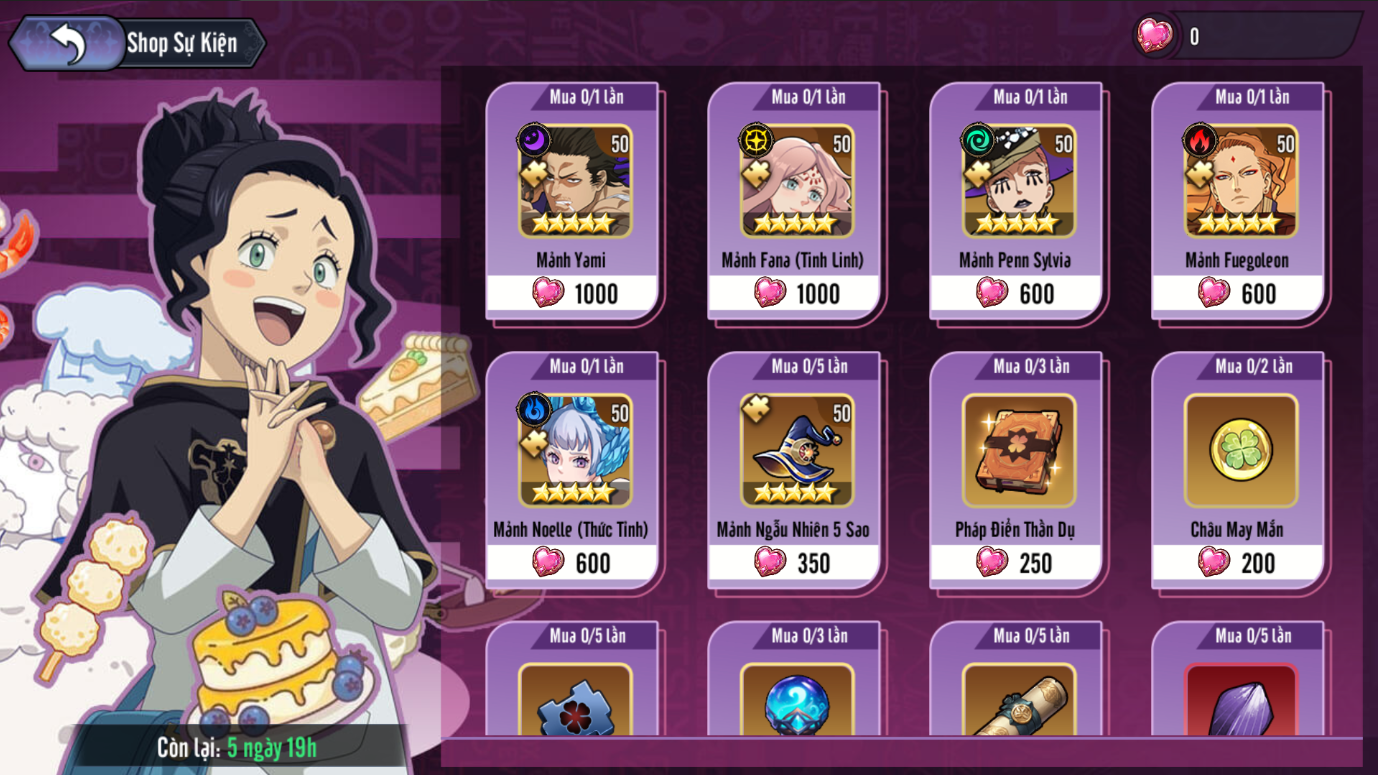Purchase the Pháp Điển Thần Dụ book
The image size is (1378, 775).
click(x=1018, y=470)
